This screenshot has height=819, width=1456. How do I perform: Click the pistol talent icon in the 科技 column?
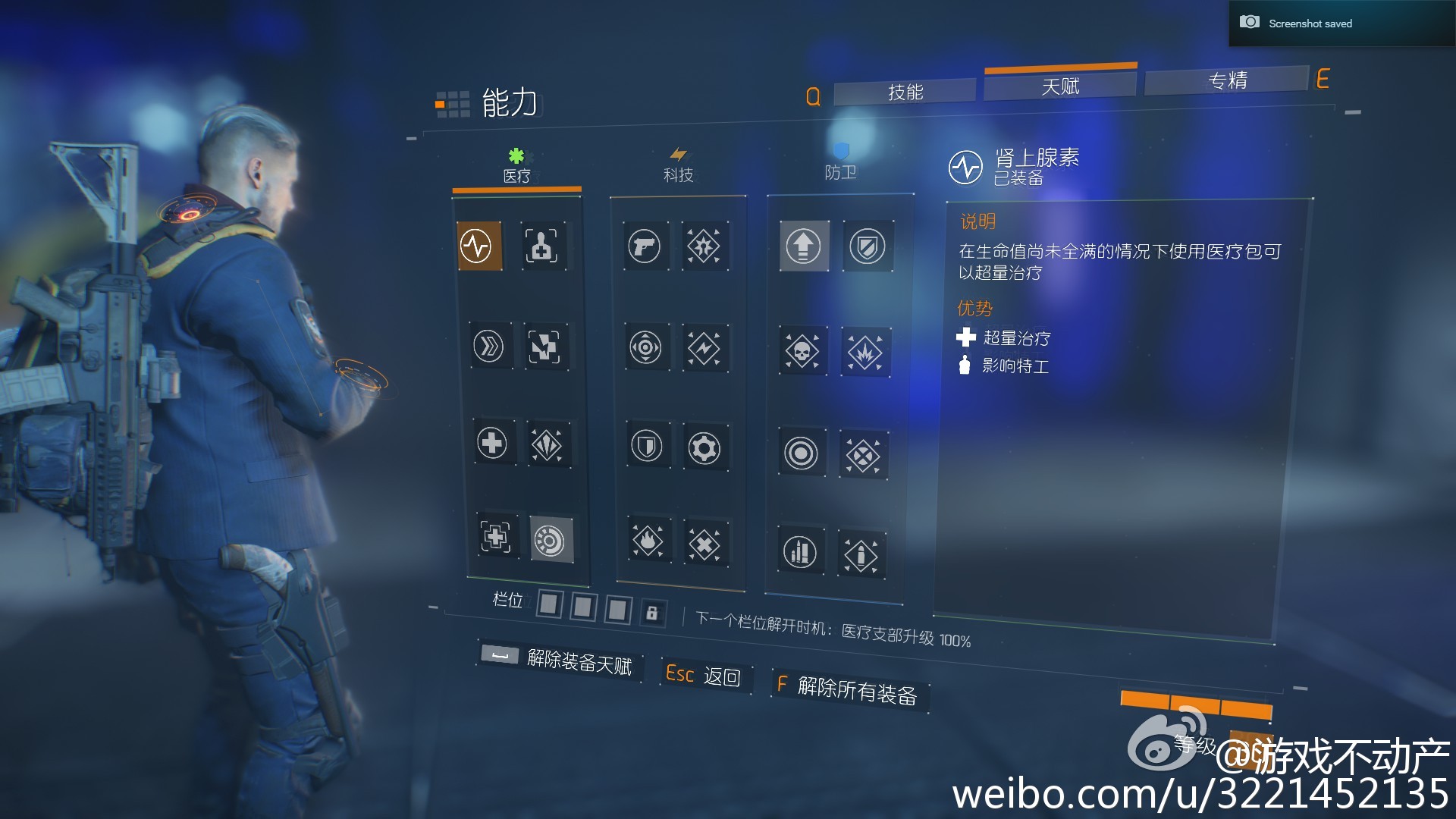645,246
